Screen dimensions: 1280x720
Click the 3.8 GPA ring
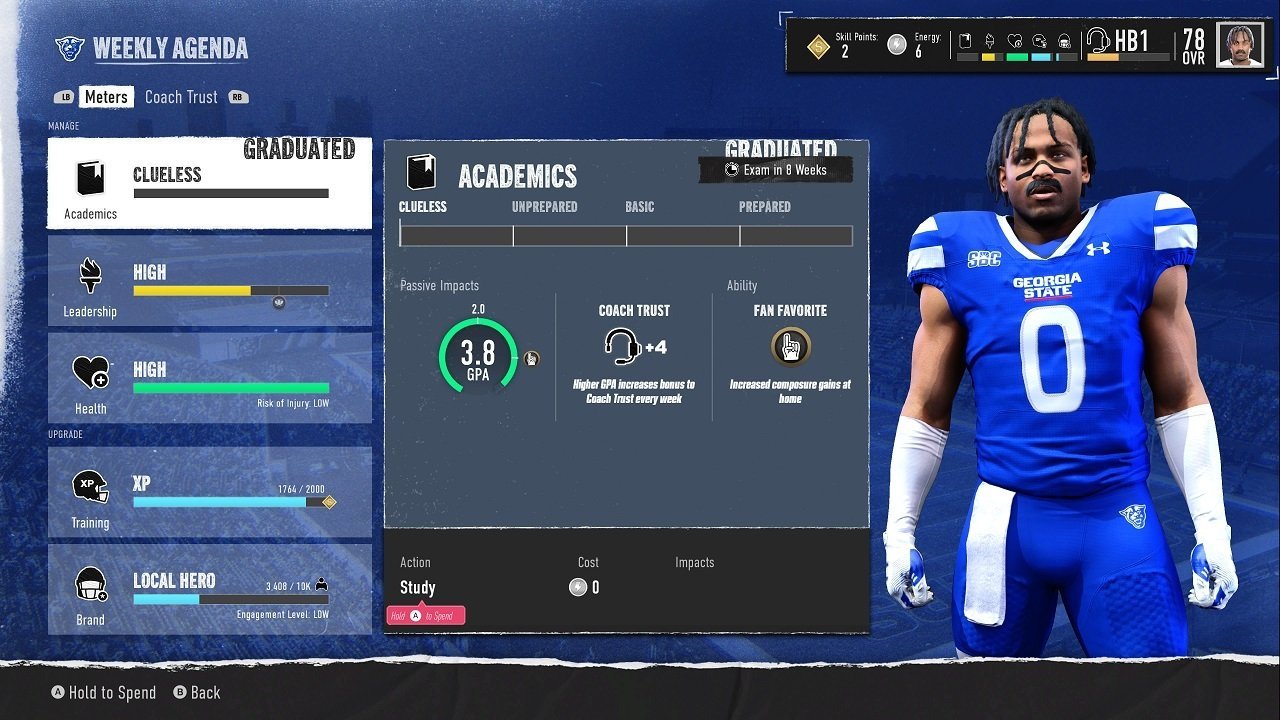click(x=478, y=357)
